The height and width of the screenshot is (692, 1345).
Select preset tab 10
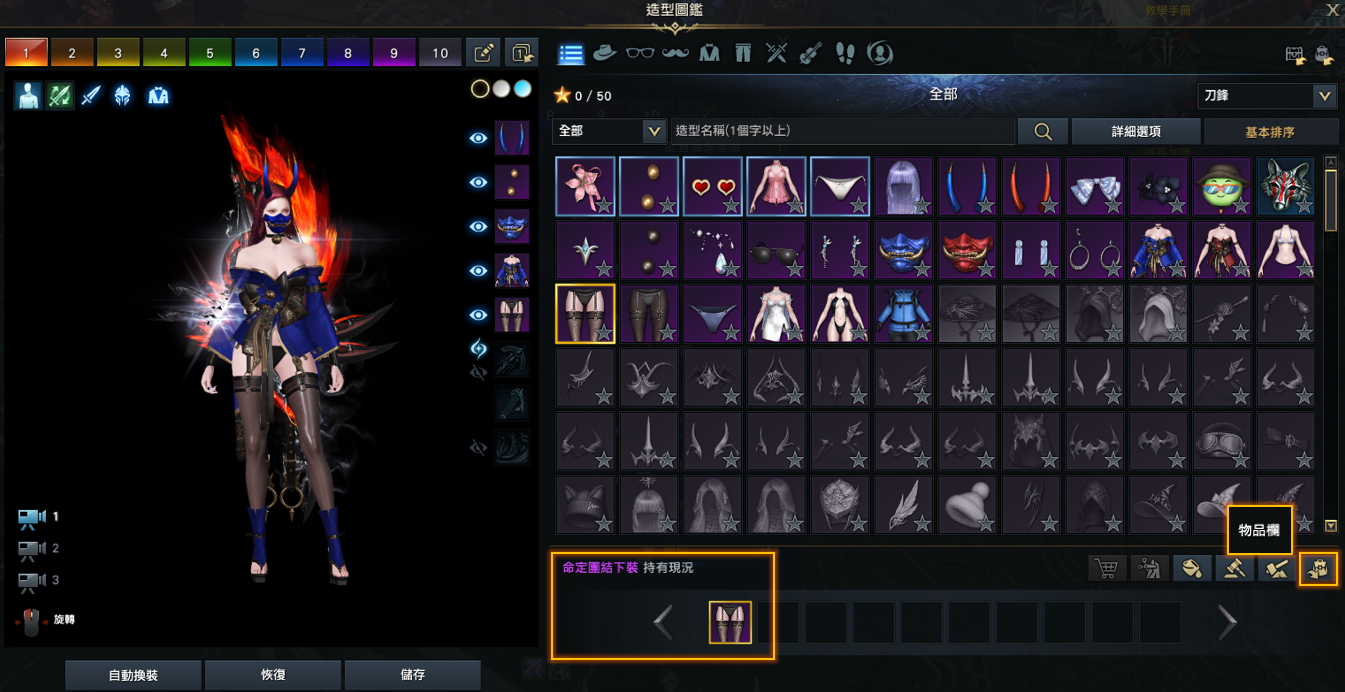point(440,53)
